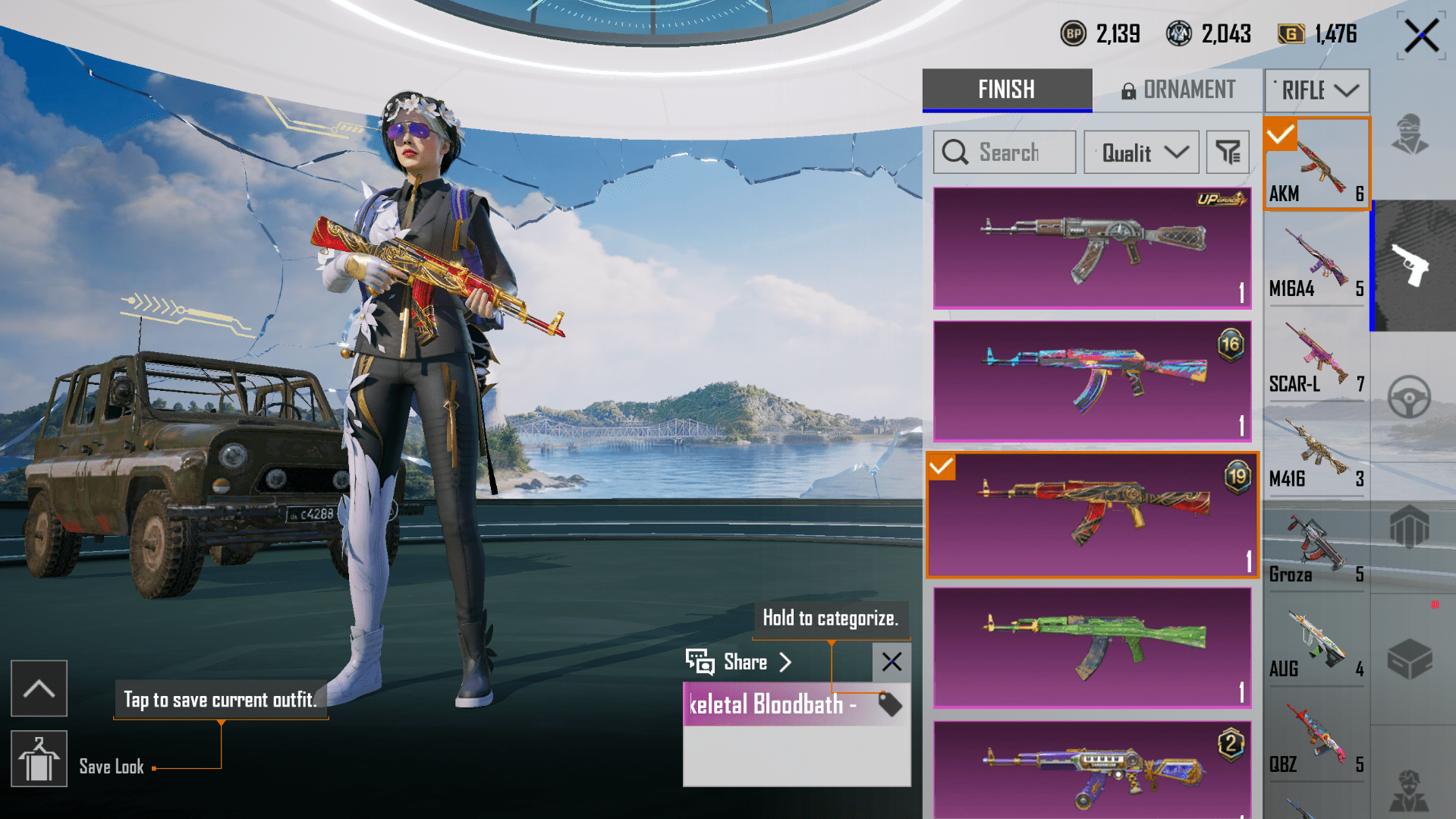Open the locked ORNAMENT tab
Image resolution: width=1456 pixels, height=819 pixels.
tap(1178, 90)
